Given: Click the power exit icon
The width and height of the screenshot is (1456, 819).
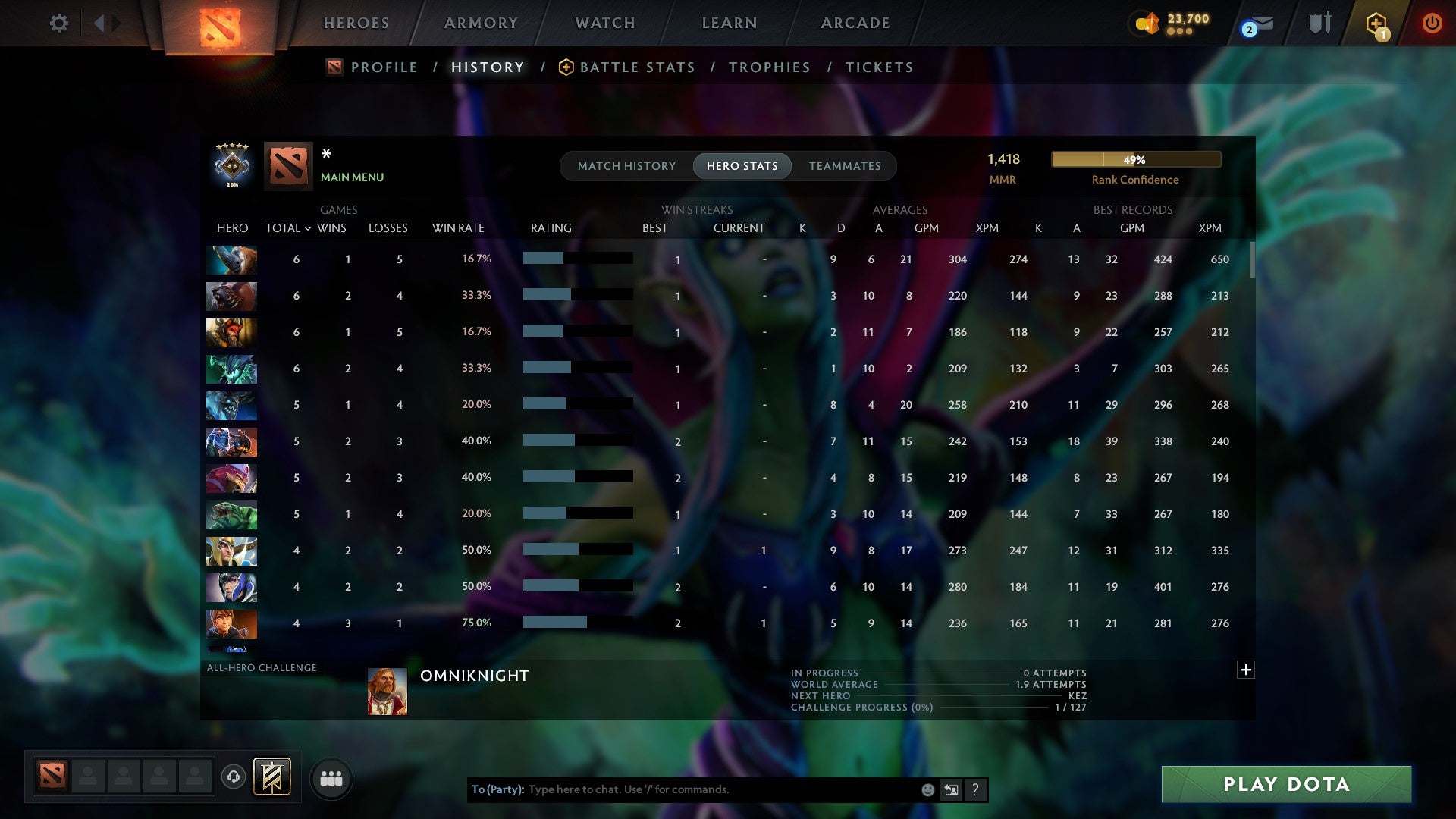Looking at the screenshot, I should (x=1432, y=23).
